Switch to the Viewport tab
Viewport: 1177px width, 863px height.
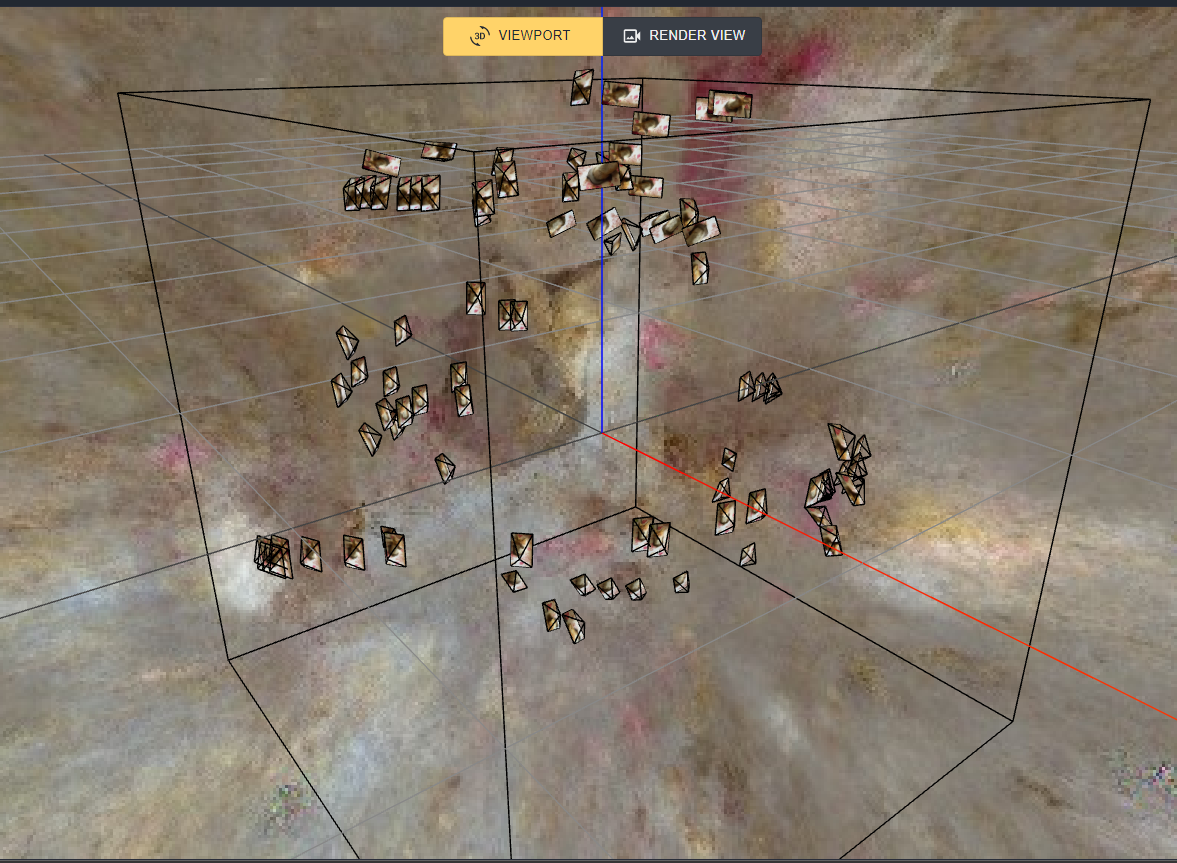(x=522, y=36)
